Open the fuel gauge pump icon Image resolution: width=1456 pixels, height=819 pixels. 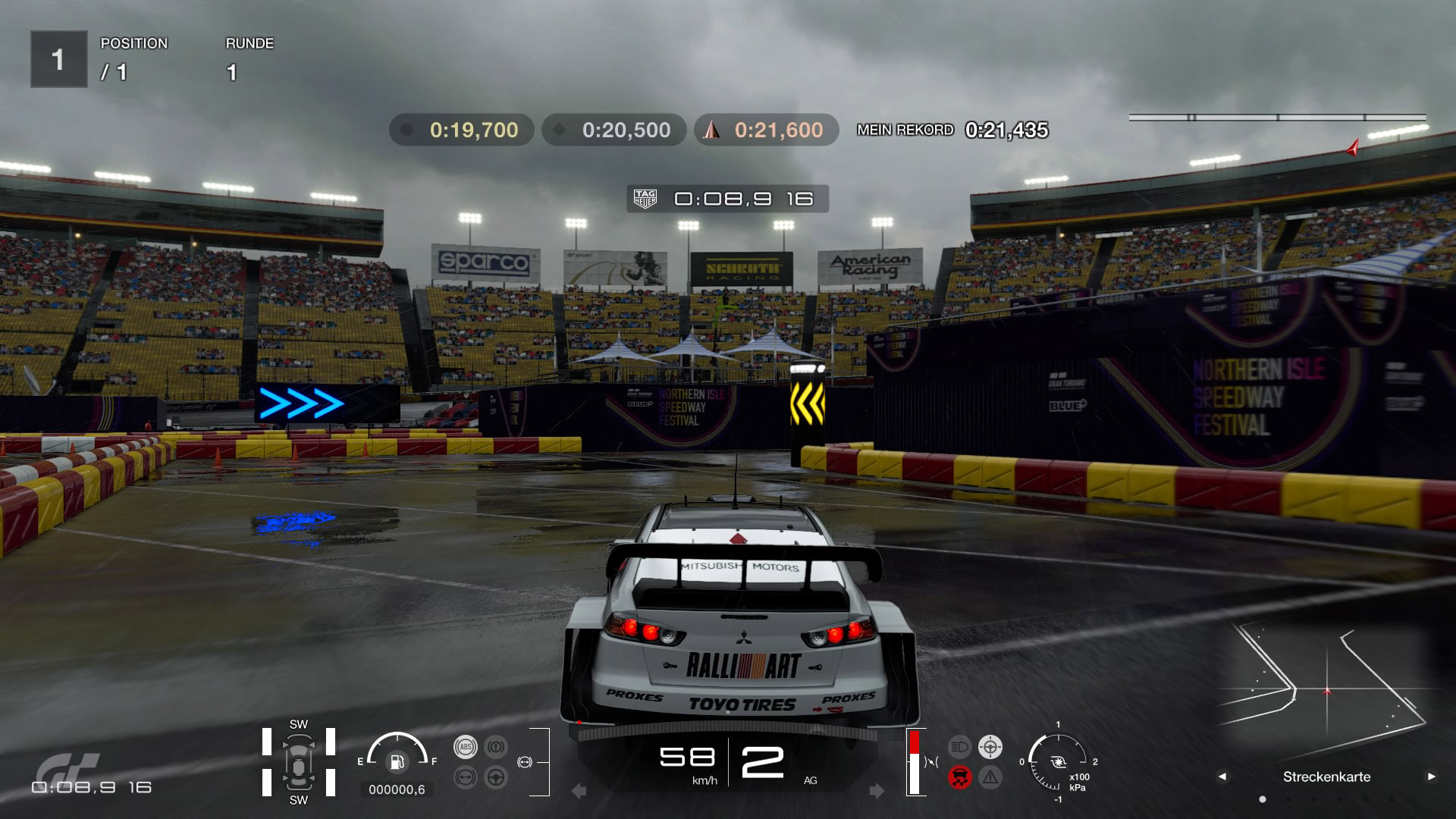coord(397,761)
